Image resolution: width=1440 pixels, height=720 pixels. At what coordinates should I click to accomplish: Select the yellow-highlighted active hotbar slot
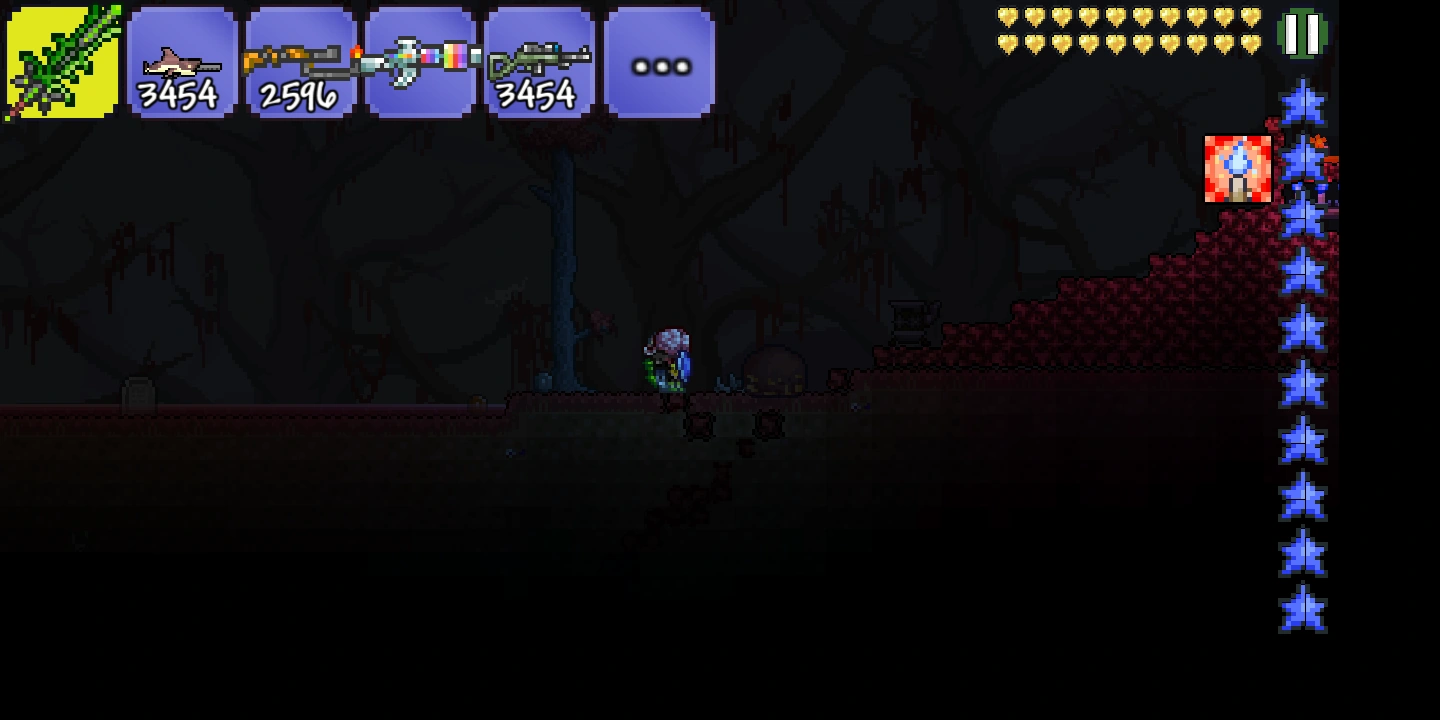tap(60, 60)
